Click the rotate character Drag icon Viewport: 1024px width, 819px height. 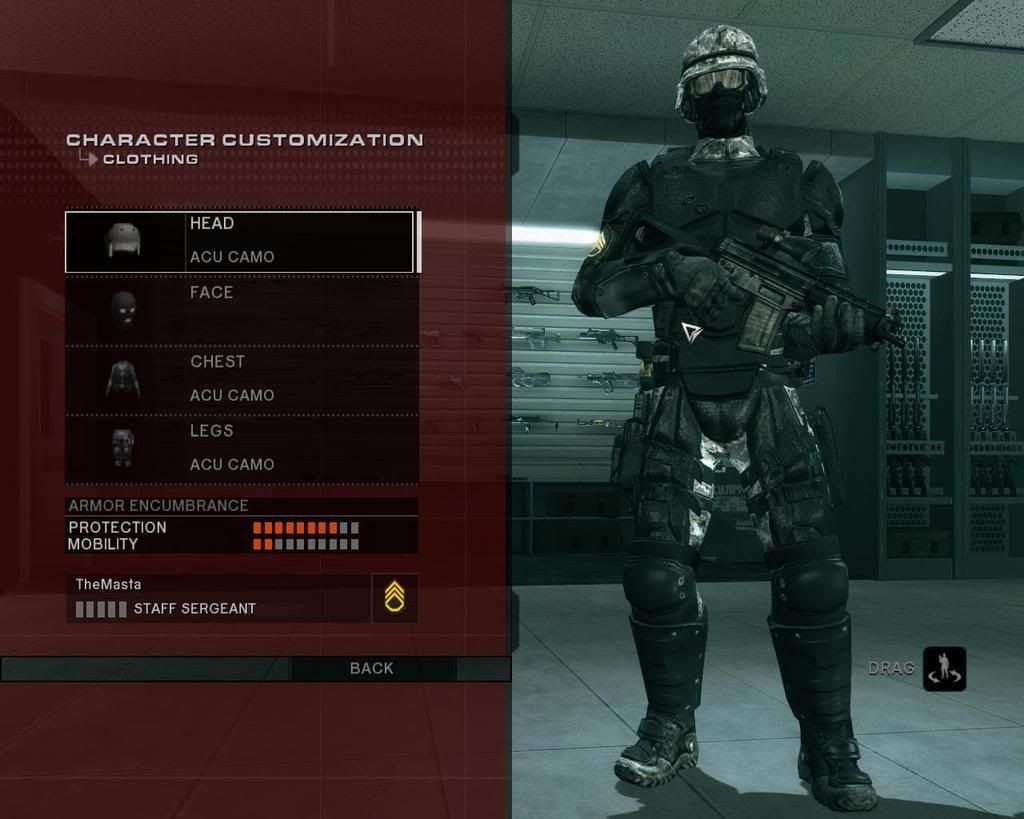click(x=944, y=669)
